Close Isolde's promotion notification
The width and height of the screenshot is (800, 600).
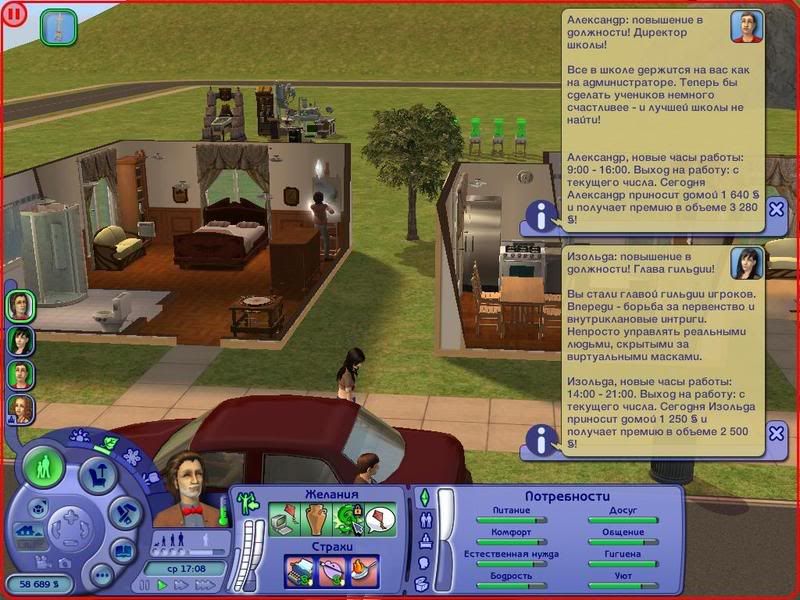coord(776,434)
